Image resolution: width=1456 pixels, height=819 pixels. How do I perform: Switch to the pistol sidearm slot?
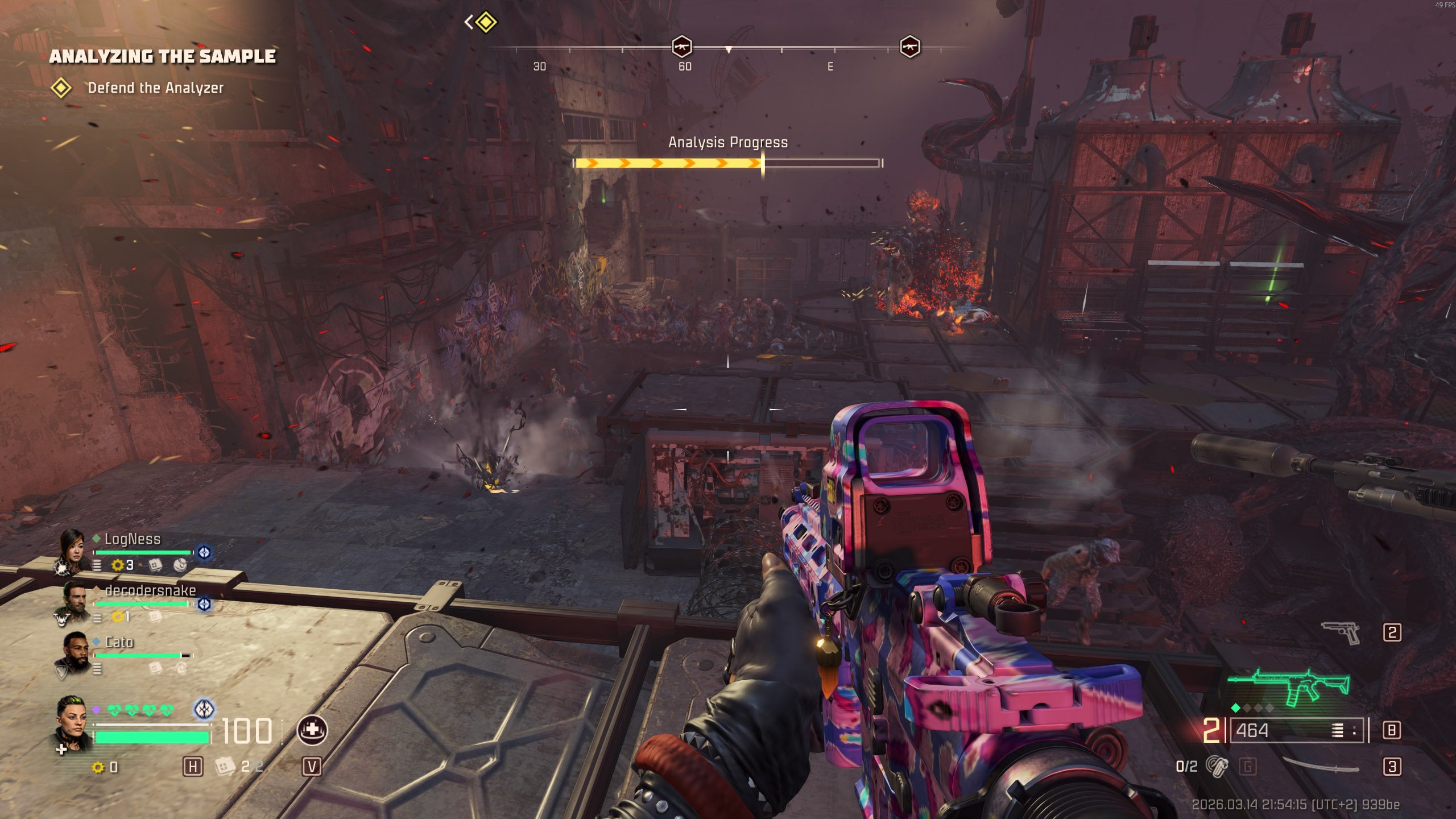coord(1341,632)
